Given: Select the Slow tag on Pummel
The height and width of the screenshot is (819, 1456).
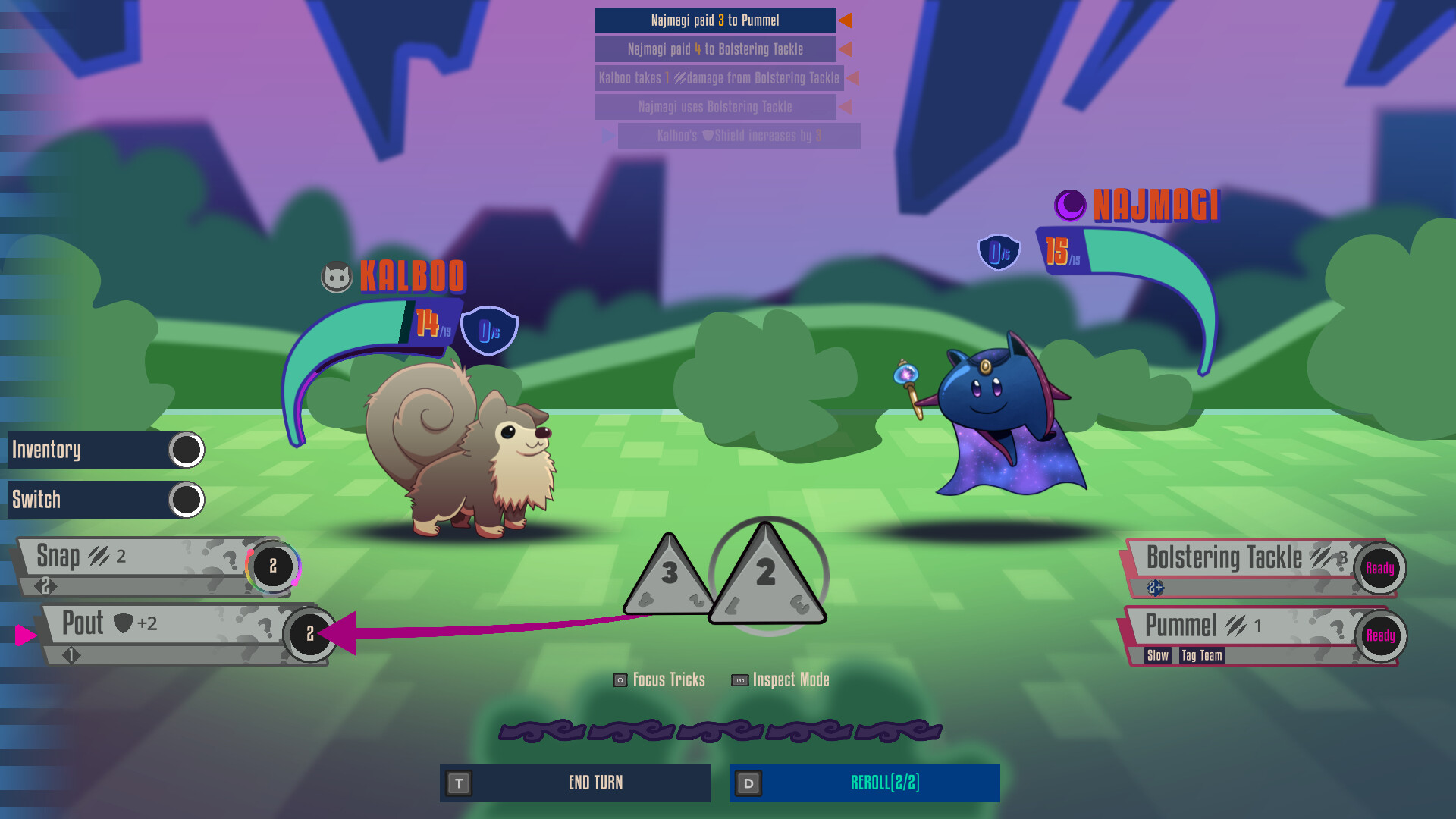Looking at the screenshot, I should pos(1156,656).
